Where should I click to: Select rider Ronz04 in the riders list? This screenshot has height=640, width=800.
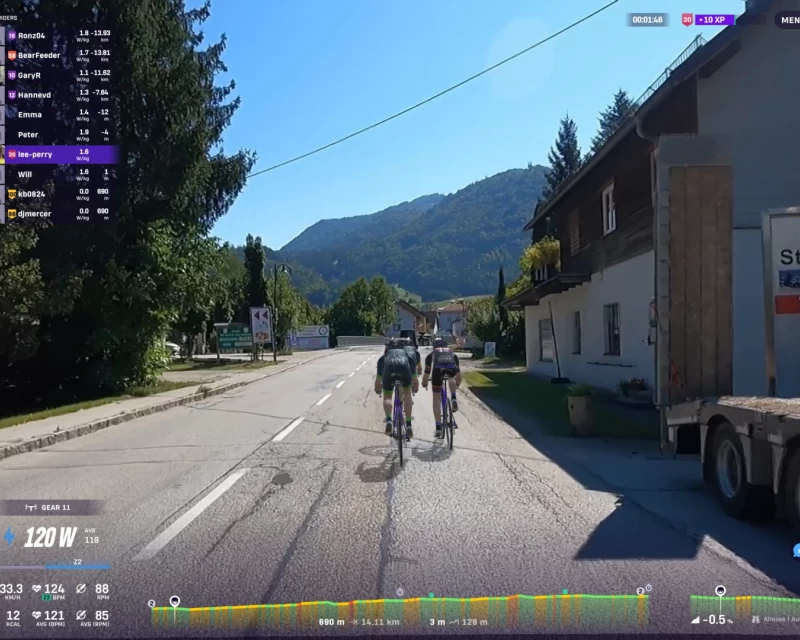pos(60,35)
